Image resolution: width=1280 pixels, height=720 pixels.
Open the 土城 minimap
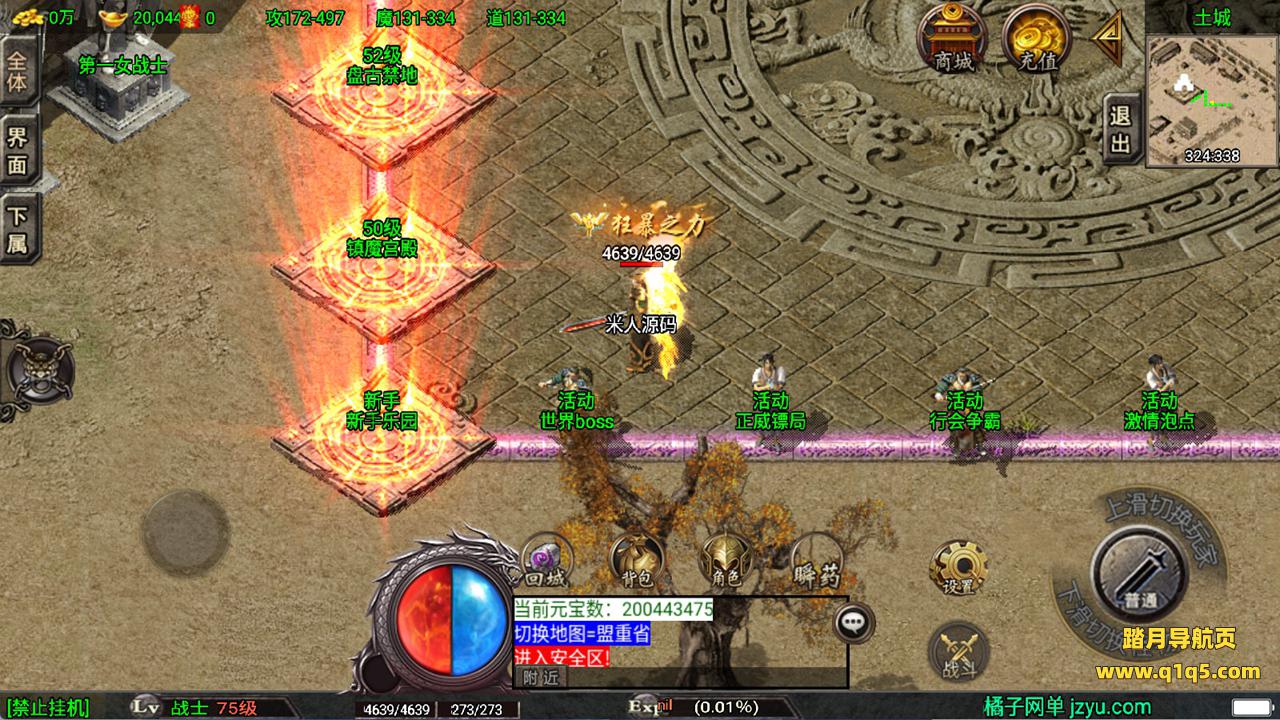[1211, 100]
